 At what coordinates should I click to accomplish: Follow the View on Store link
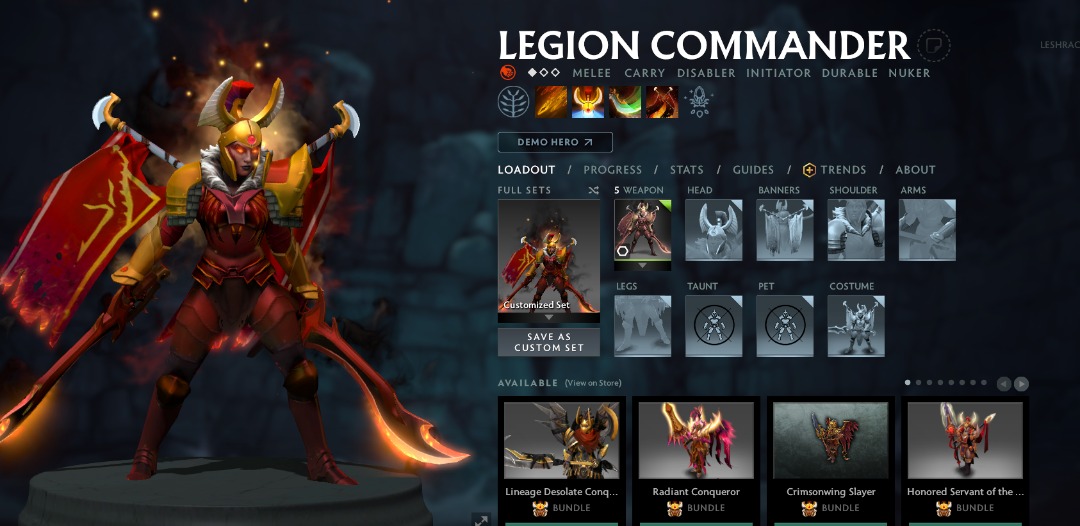coord(593,383)
